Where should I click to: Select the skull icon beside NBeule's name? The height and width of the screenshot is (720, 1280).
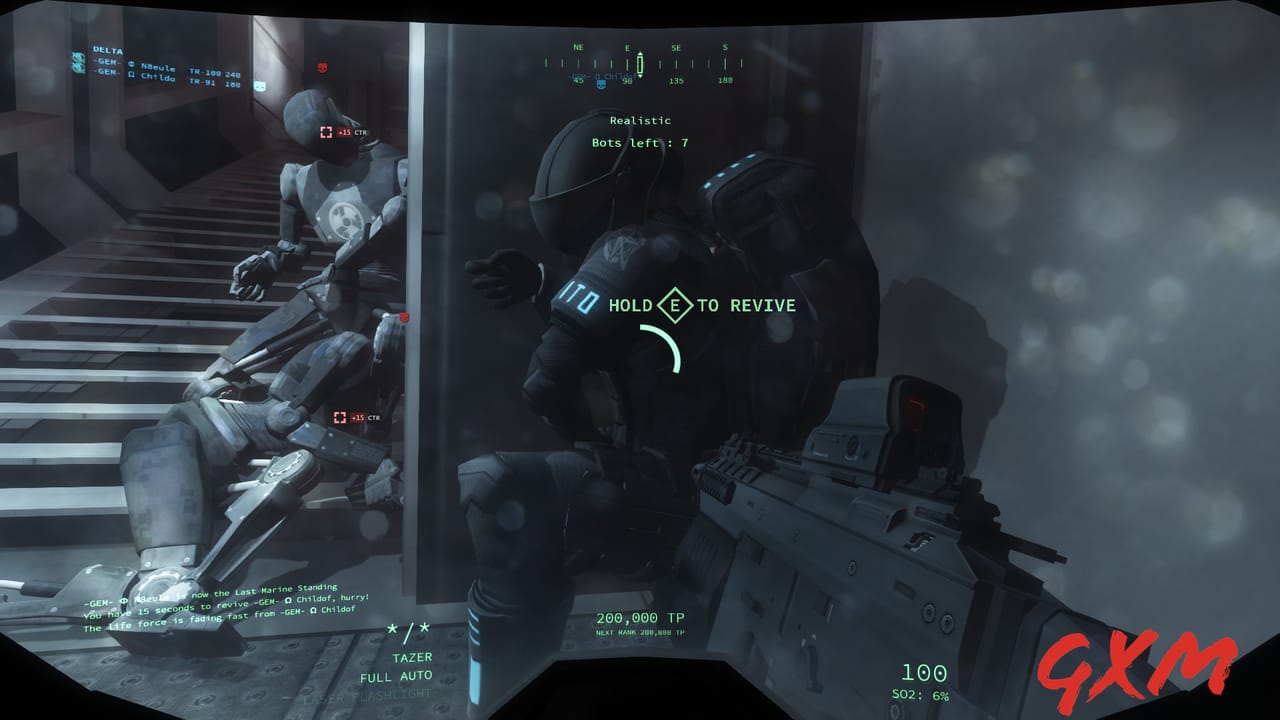pyautogui.click(x=132, y=65)
